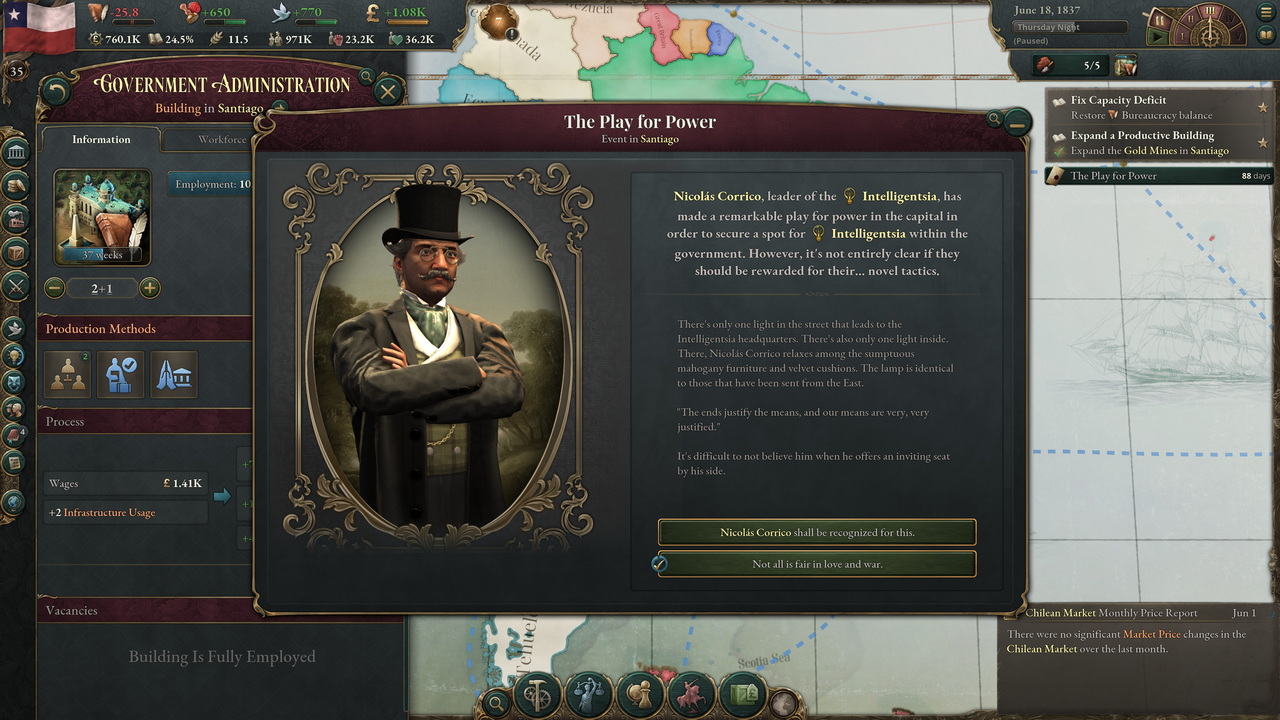This screenshot has width=1280, height=720.
Task: Select 'Not all is fair in love and war'
Action: [816, 564]
